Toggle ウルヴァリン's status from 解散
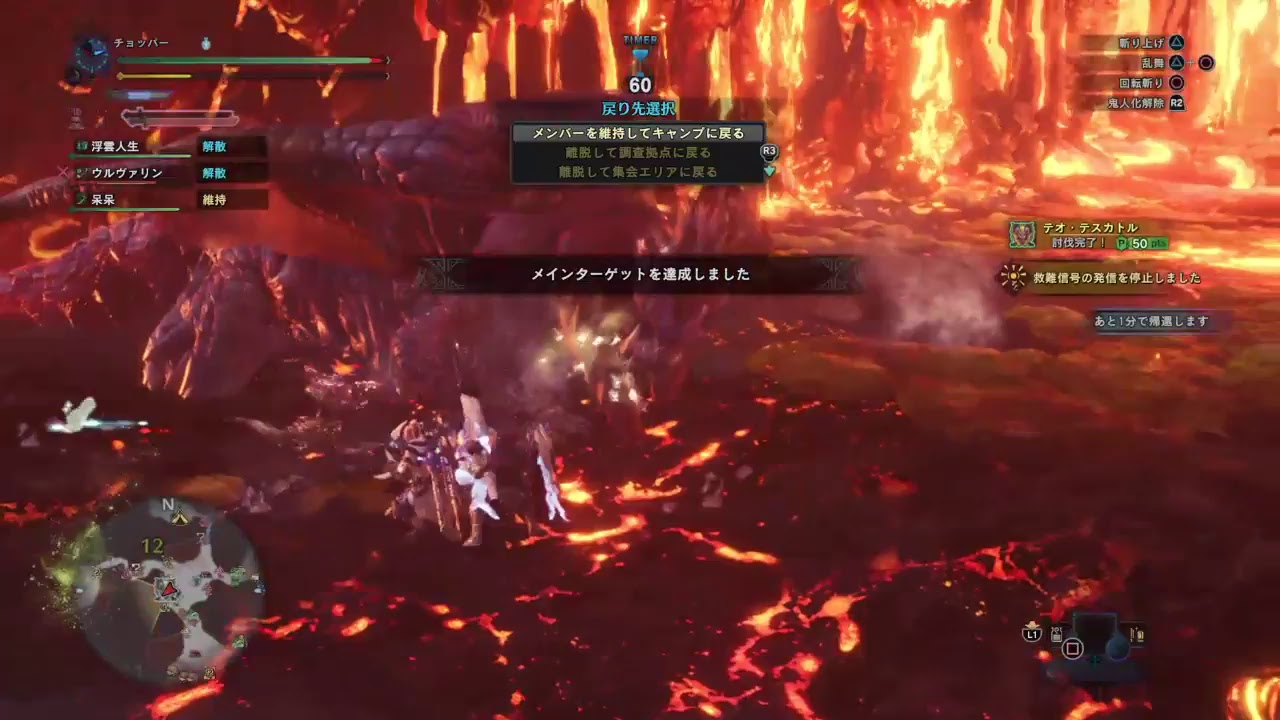 (215, 172)
